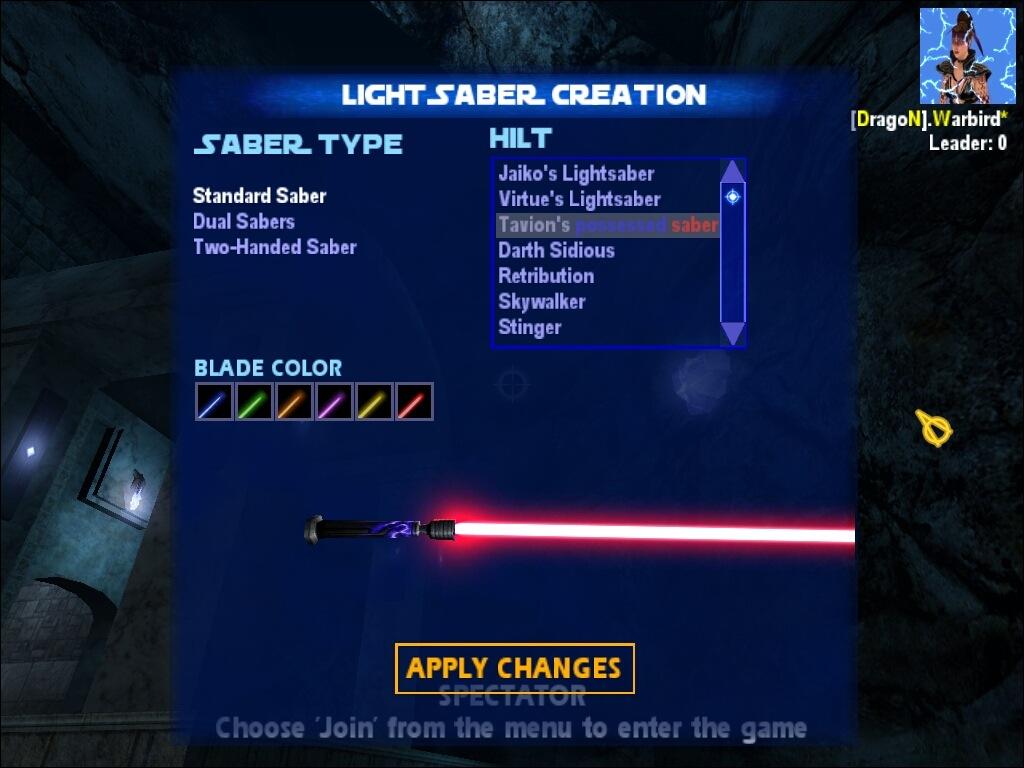This screenshot has width=1024, height=768.
Task: Pick the Stinger hilt
Action: [529, 327]
